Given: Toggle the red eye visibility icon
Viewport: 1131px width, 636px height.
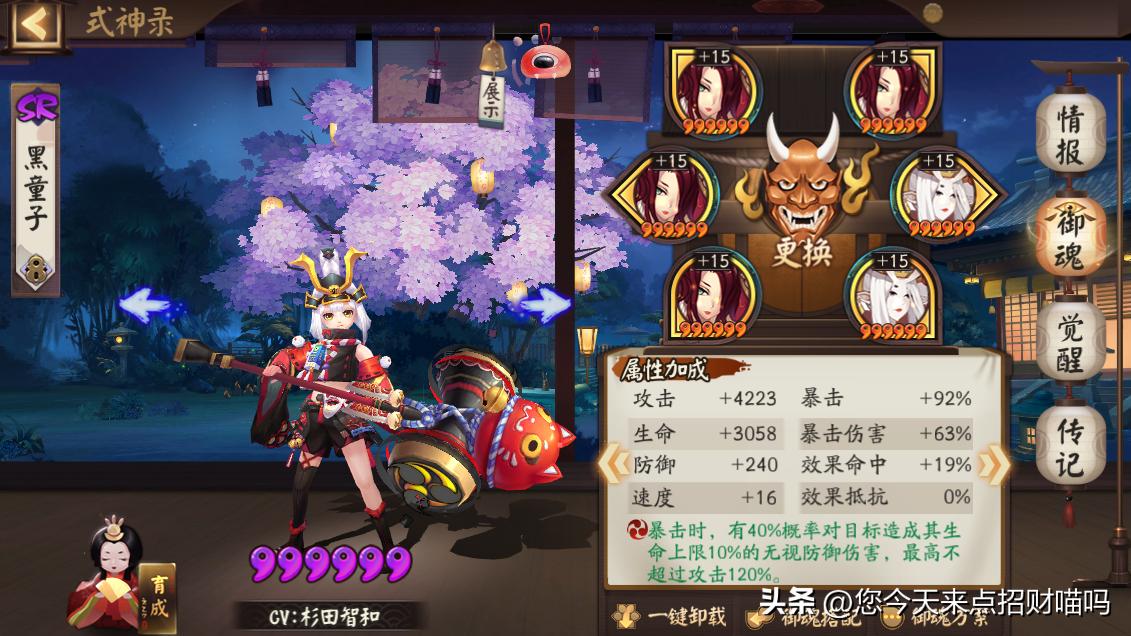Looking at the screenshot, I should point(543,60).
